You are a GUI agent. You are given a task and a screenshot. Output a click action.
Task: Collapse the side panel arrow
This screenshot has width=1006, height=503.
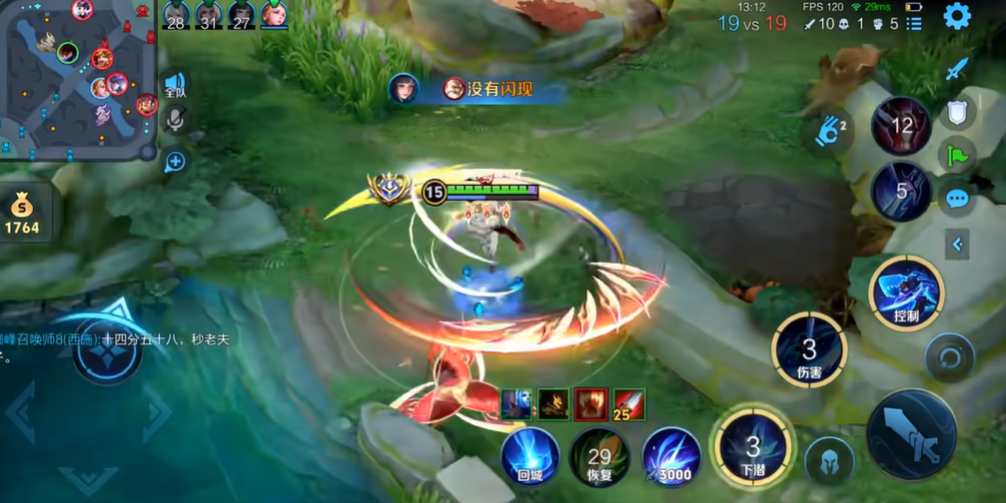tap(957, 244)
